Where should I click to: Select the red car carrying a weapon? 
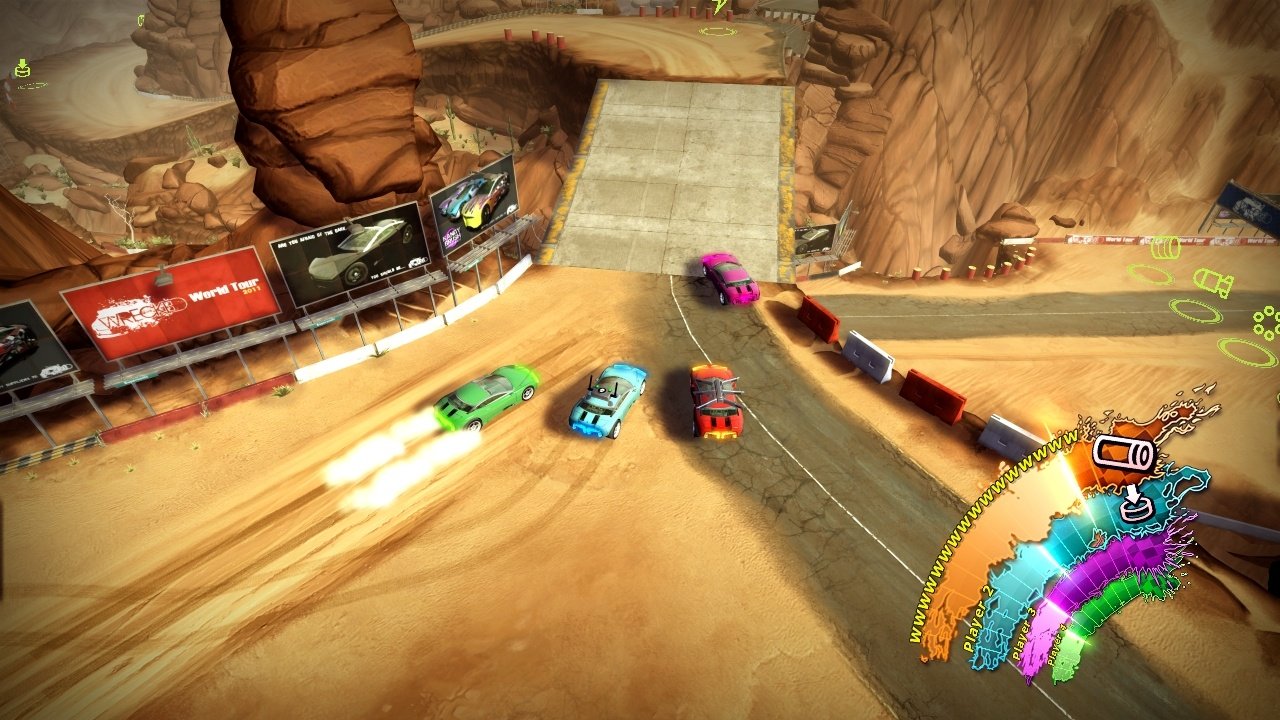(x=715, y=400)
